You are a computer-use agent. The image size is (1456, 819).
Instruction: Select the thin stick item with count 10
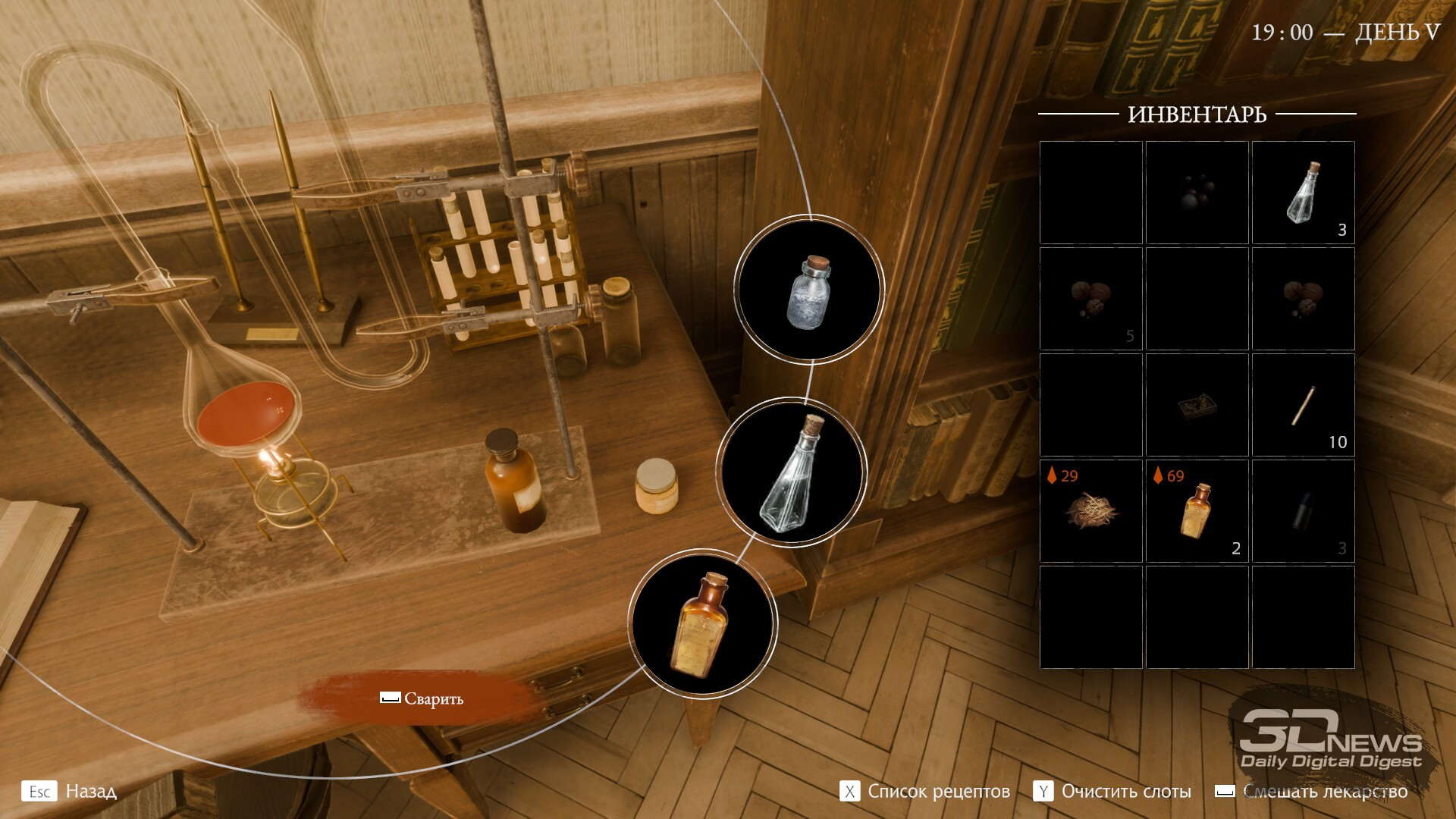pyautogui.click(x=1303, y=405)
